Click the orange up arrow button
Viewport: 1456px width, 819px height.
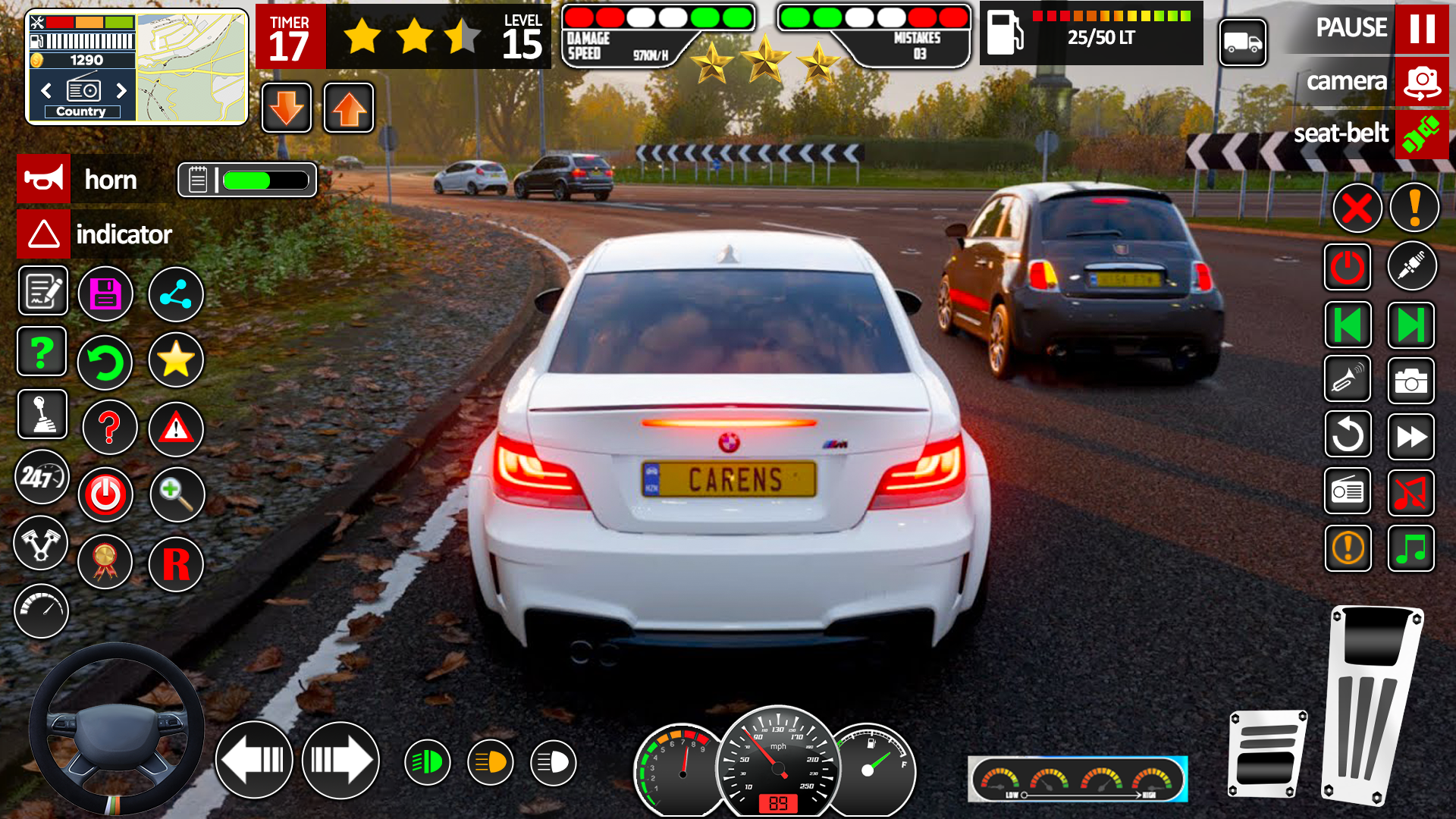[x=349, y=108]
